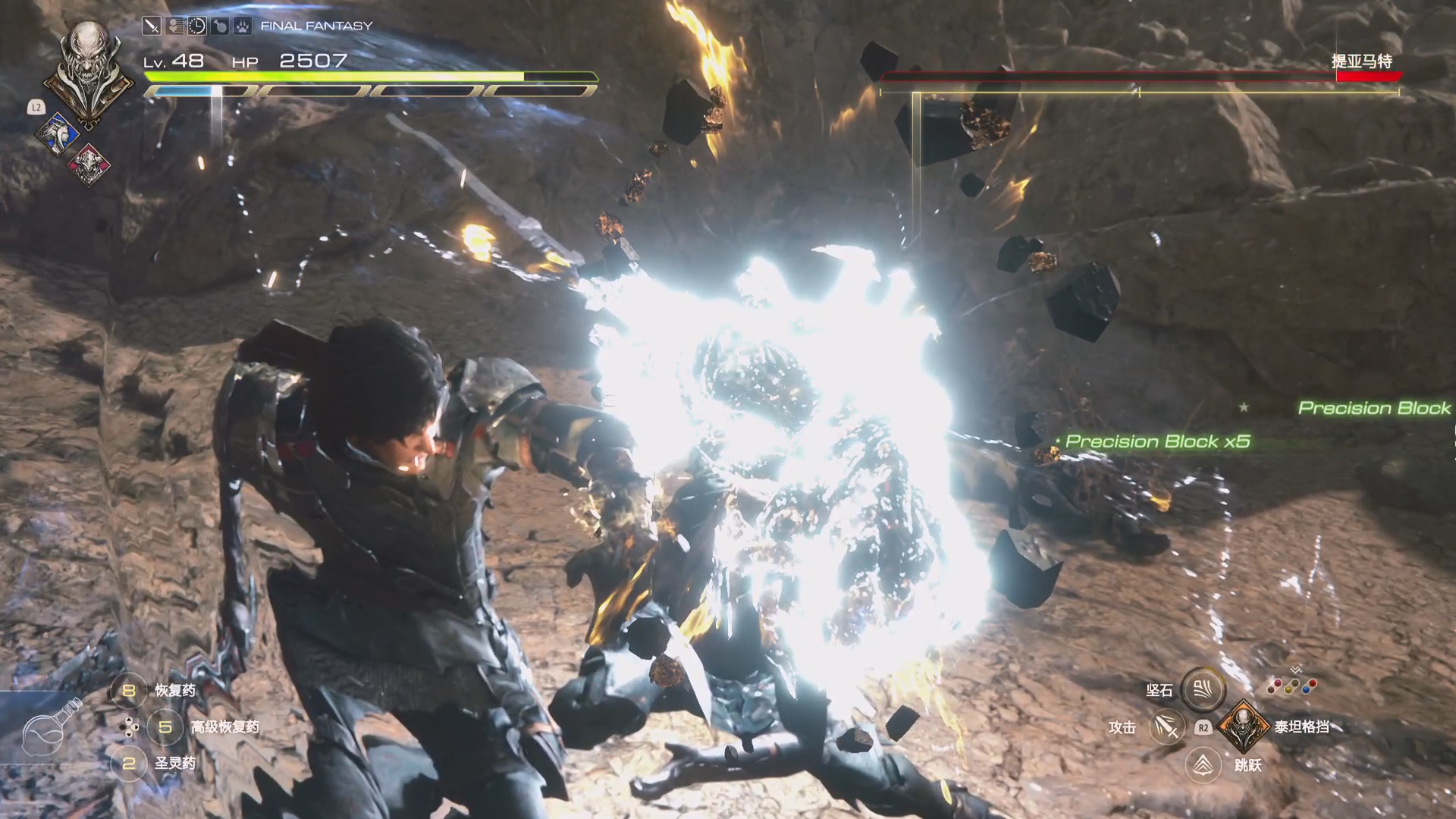Select the potion bottle accessory status icon
Screen dimensions: 1456x819
[x=219, y=27]
